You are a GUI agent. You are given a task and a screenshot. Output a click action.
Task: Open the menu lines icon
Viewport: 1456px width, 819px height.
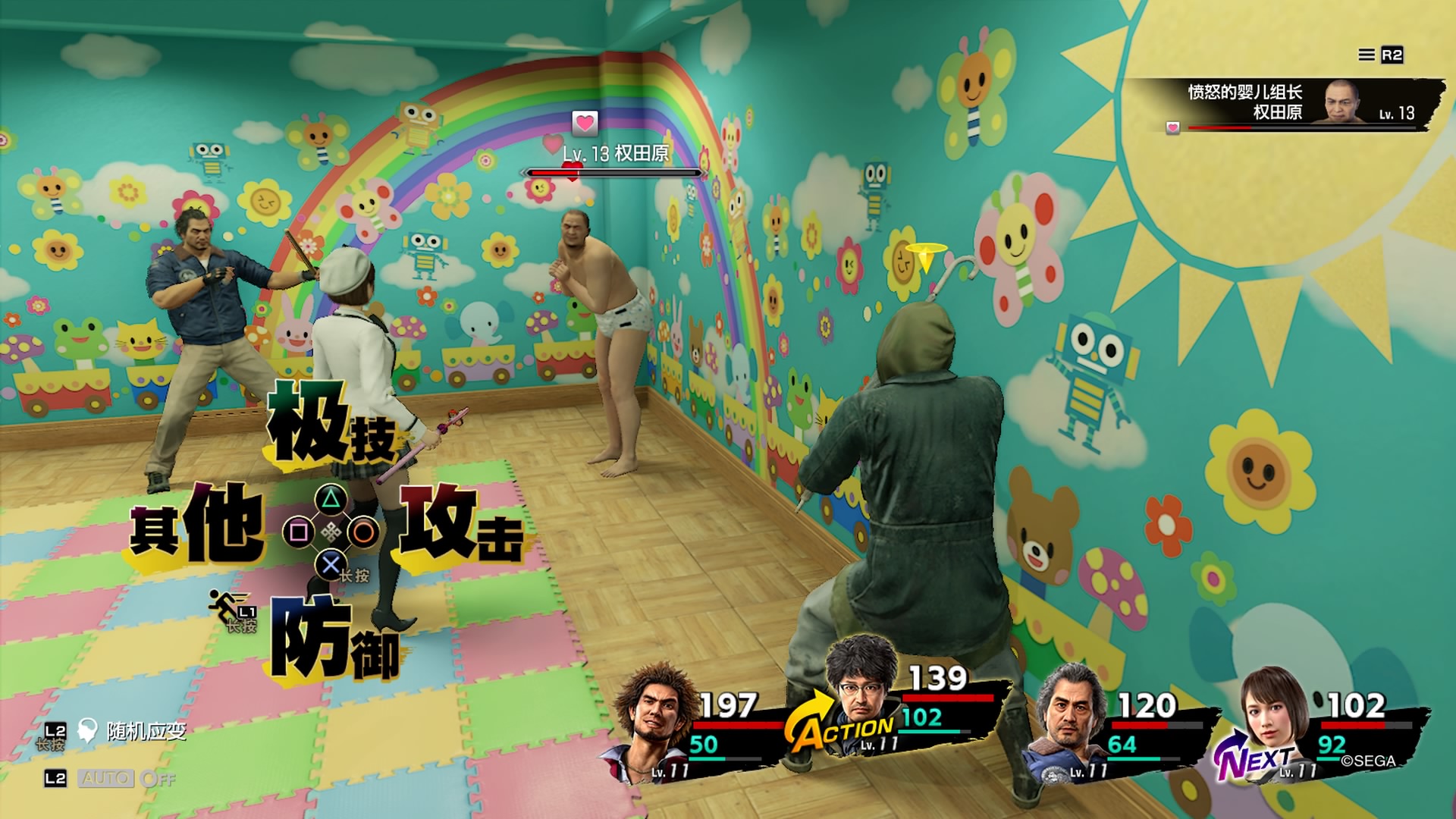point(1366,55)
